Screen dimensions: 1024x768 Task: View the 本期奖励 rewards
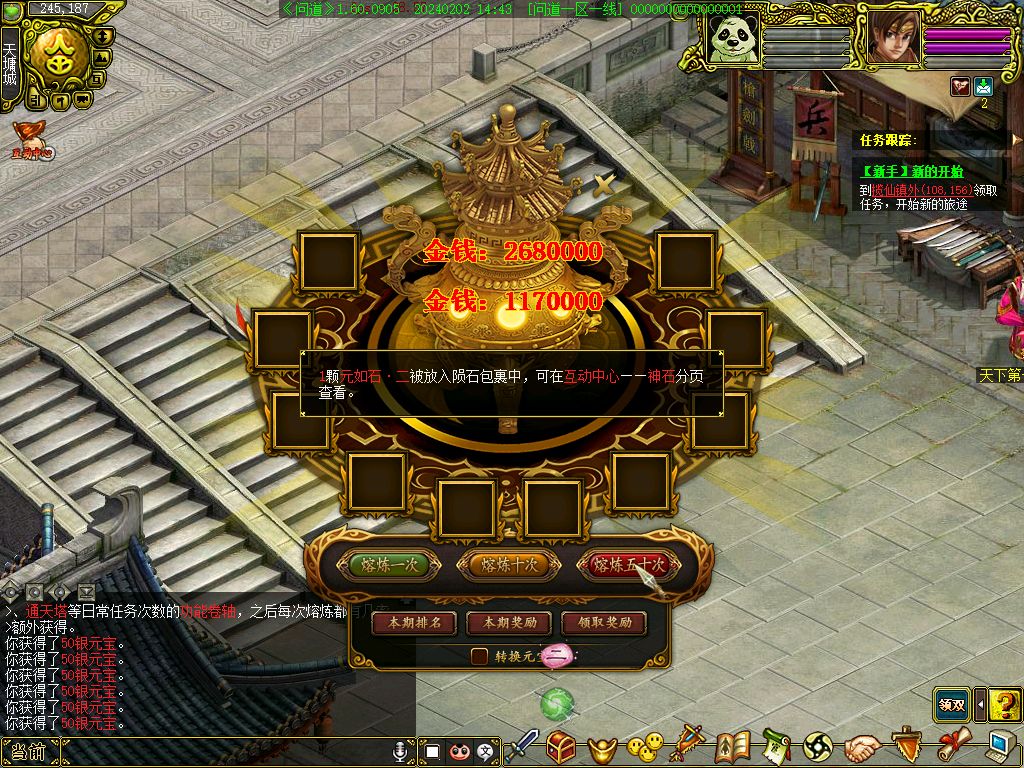[509, 622]
